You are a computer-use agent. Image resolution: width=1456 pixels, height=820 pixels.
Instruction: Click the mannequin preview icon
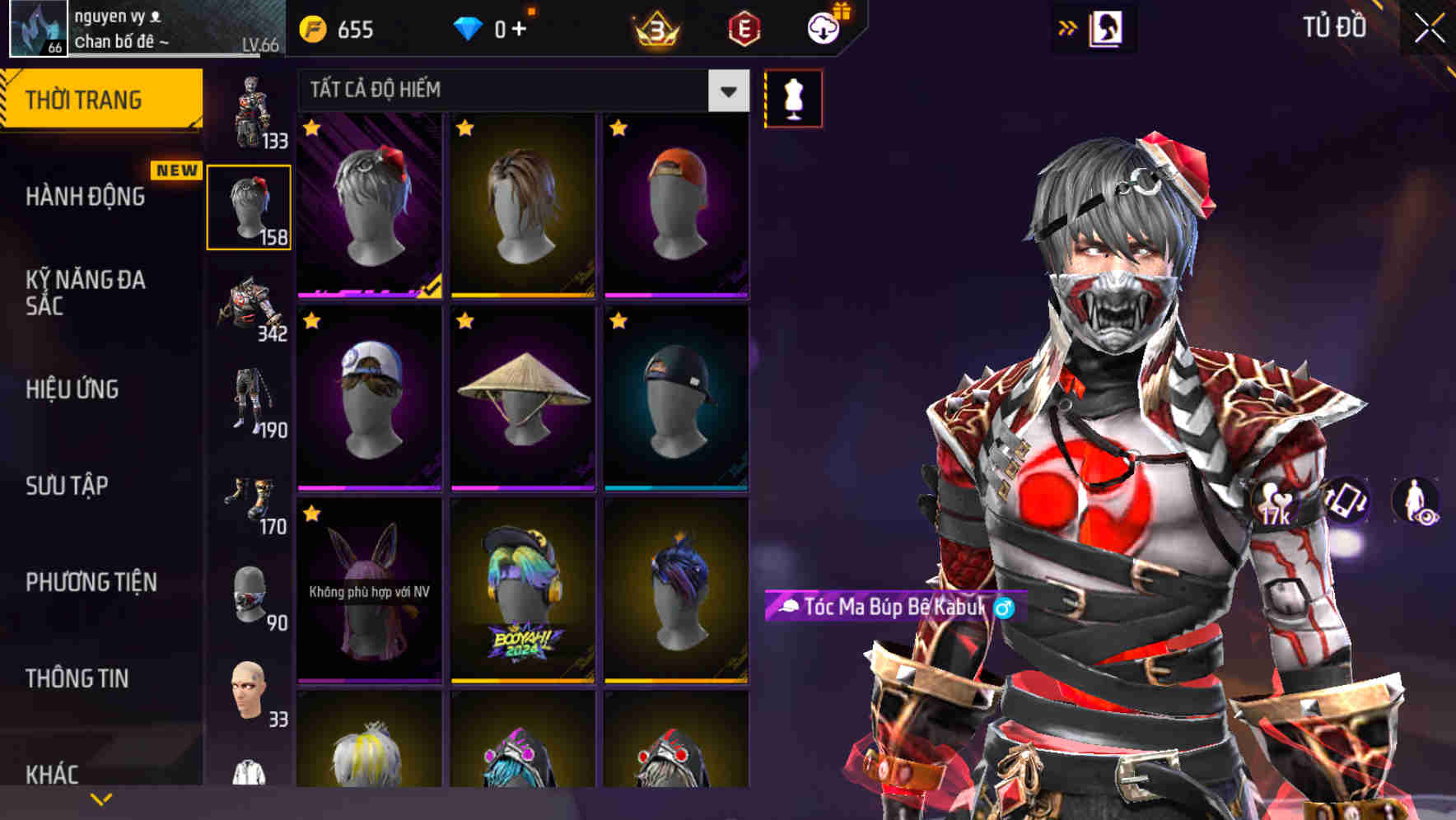(x=793, y=97)
